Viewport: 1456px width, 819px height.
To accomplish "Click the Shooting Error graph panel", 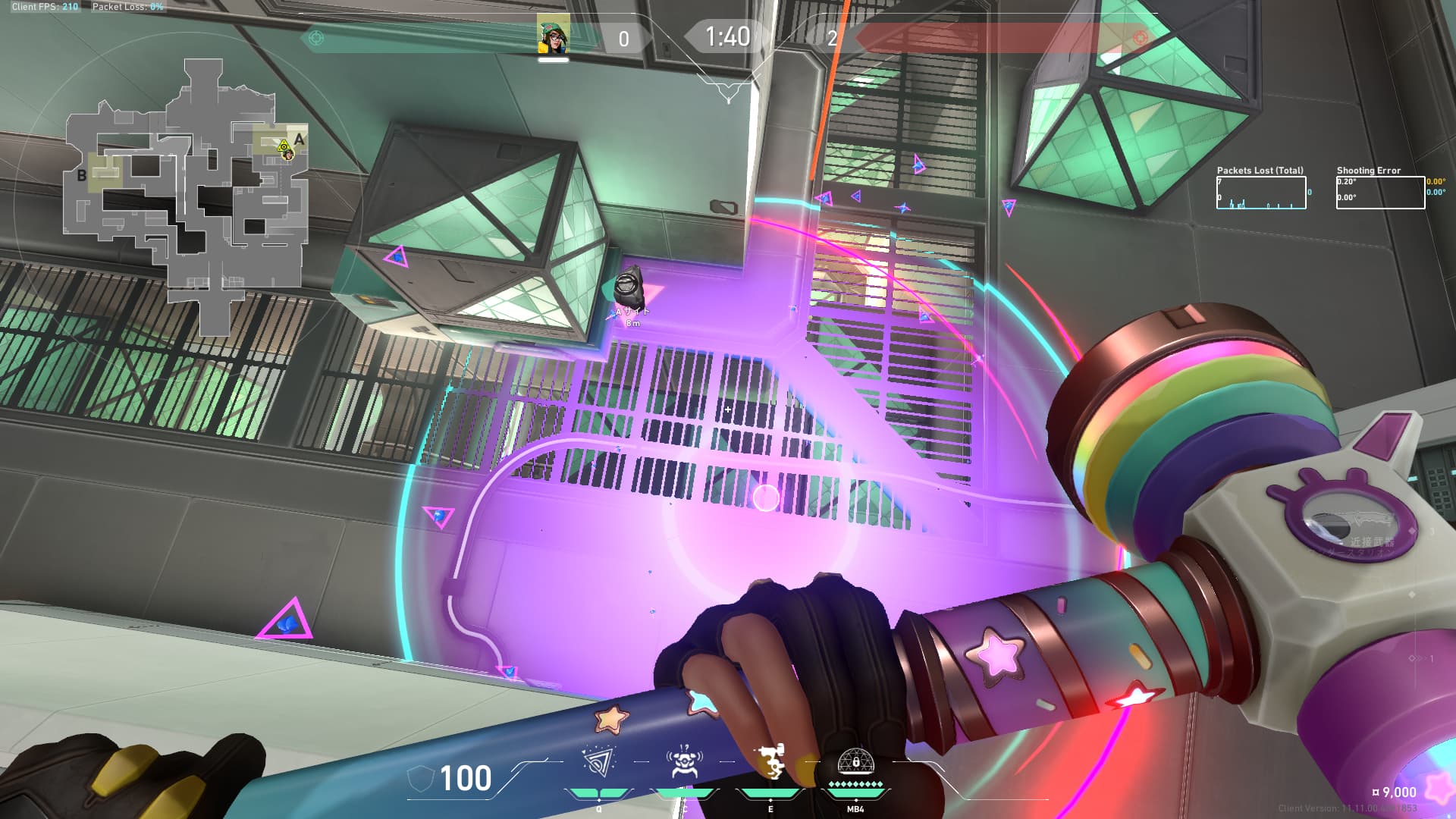I will pos(1380,193).
